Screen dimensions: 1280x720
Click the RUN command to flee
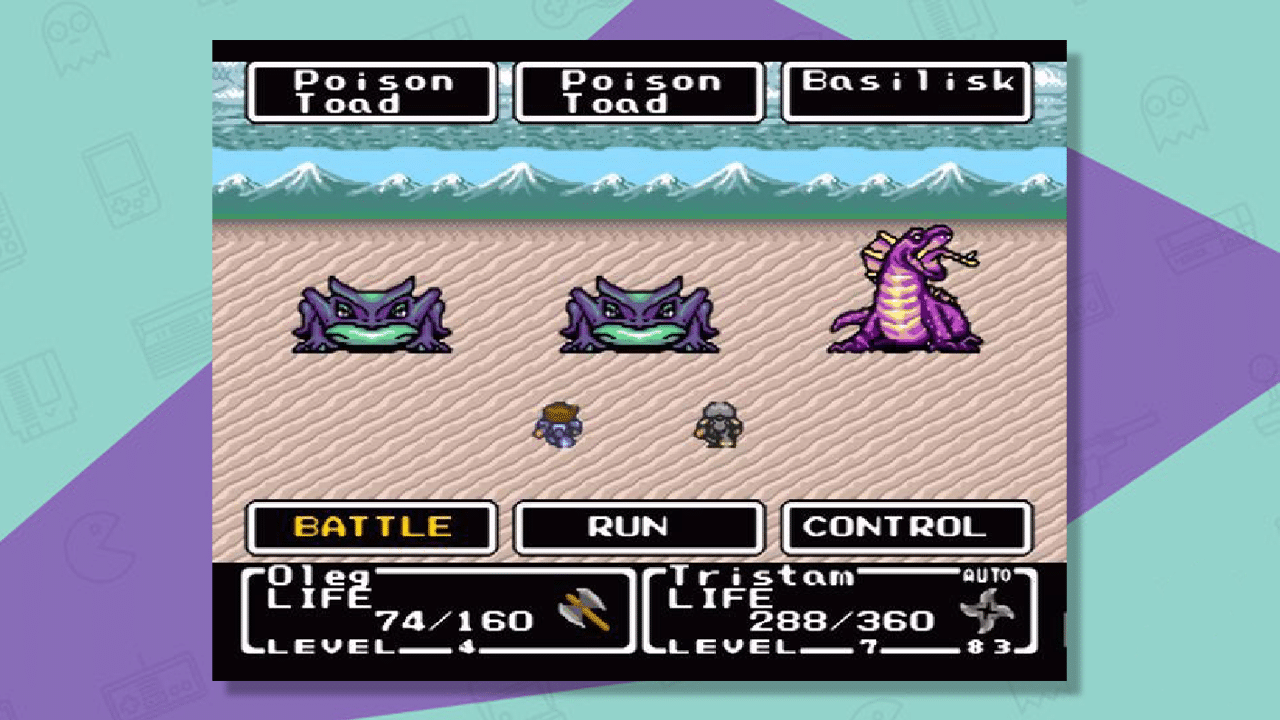click(637, 528)
